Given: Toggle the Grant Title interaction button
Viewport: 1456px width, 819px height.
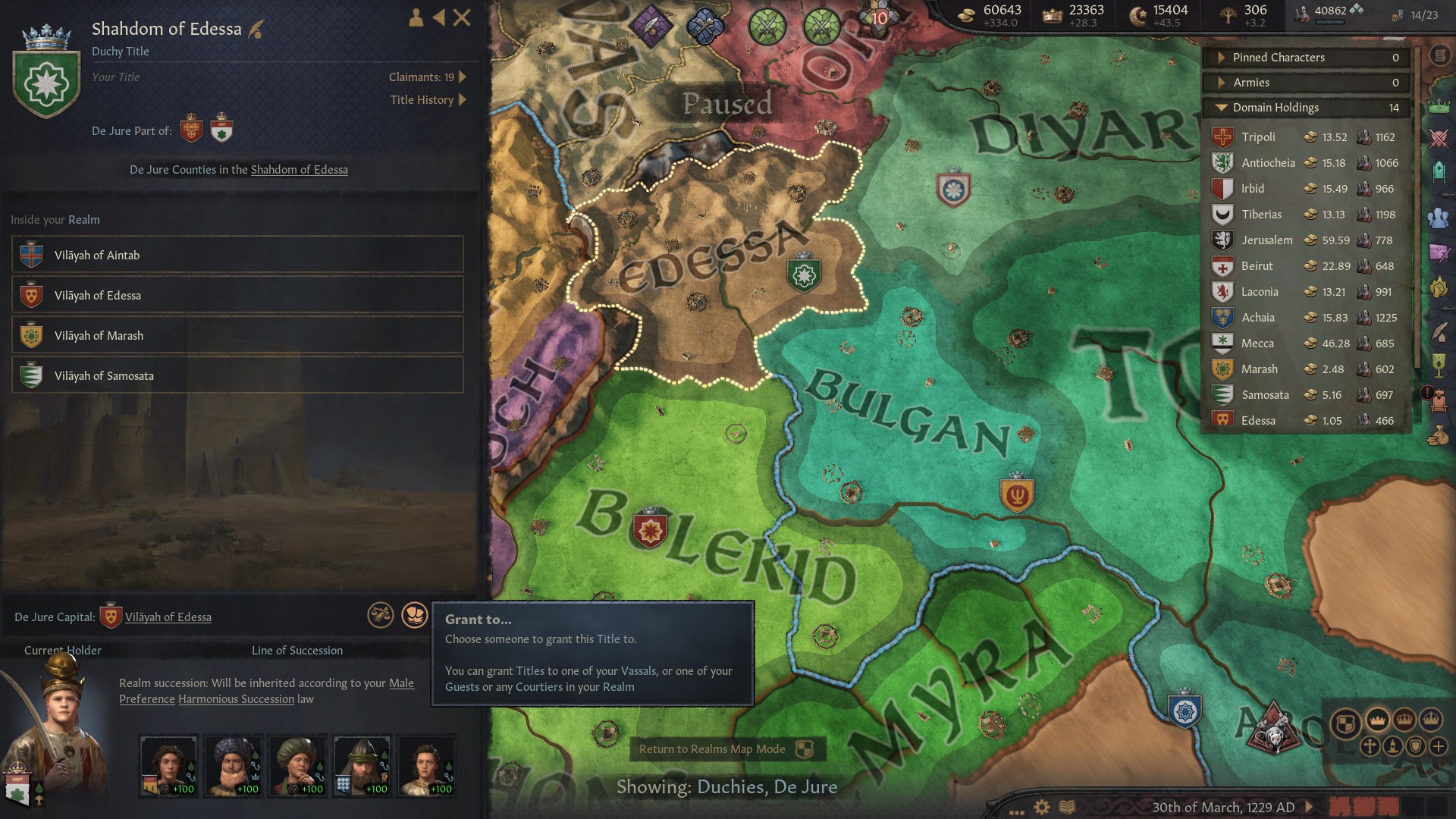Looking at the screenshot, I should tap(413, 615).
